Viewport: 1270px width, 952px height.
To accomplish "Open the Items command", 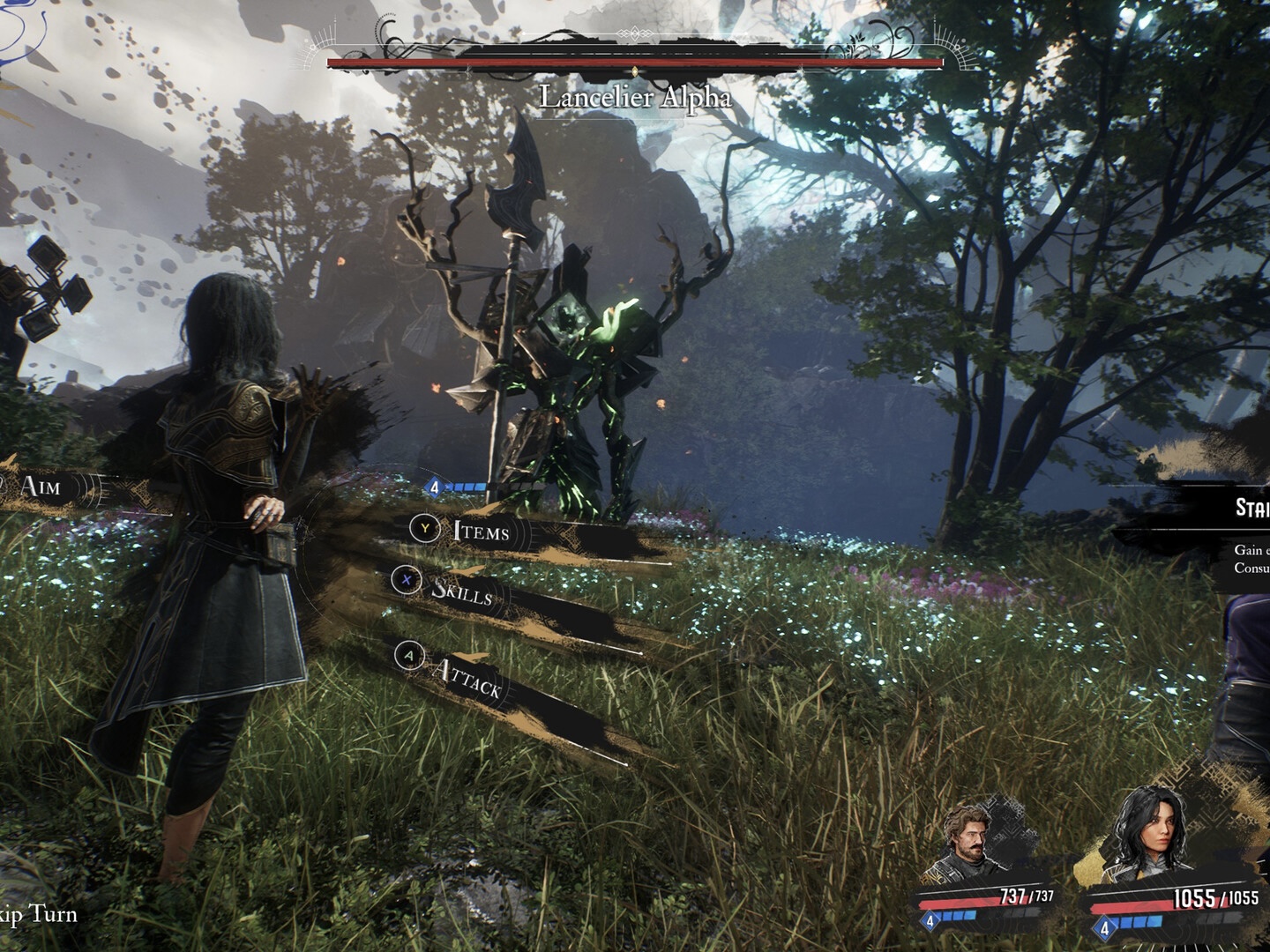I will [481, 531].
